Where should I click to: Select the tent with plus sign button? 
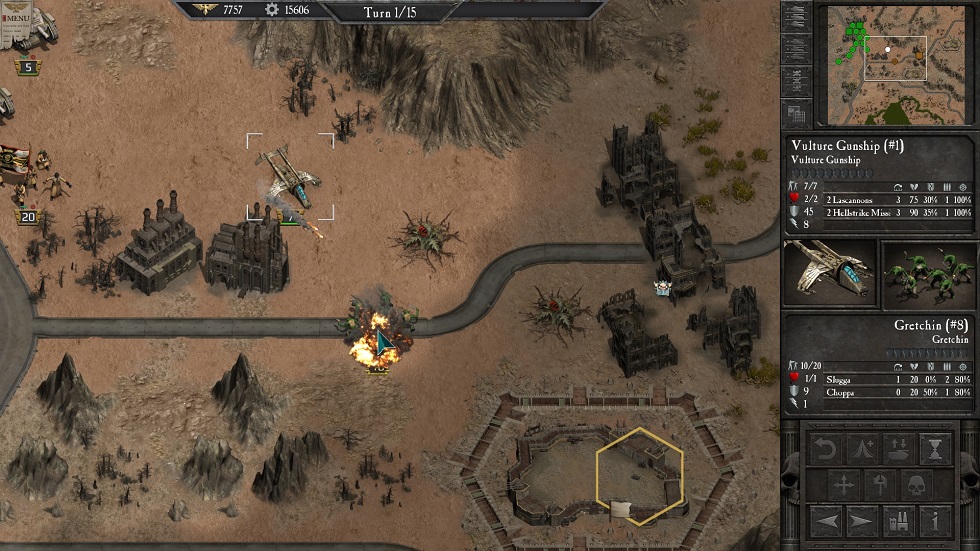tap(863, 449)
